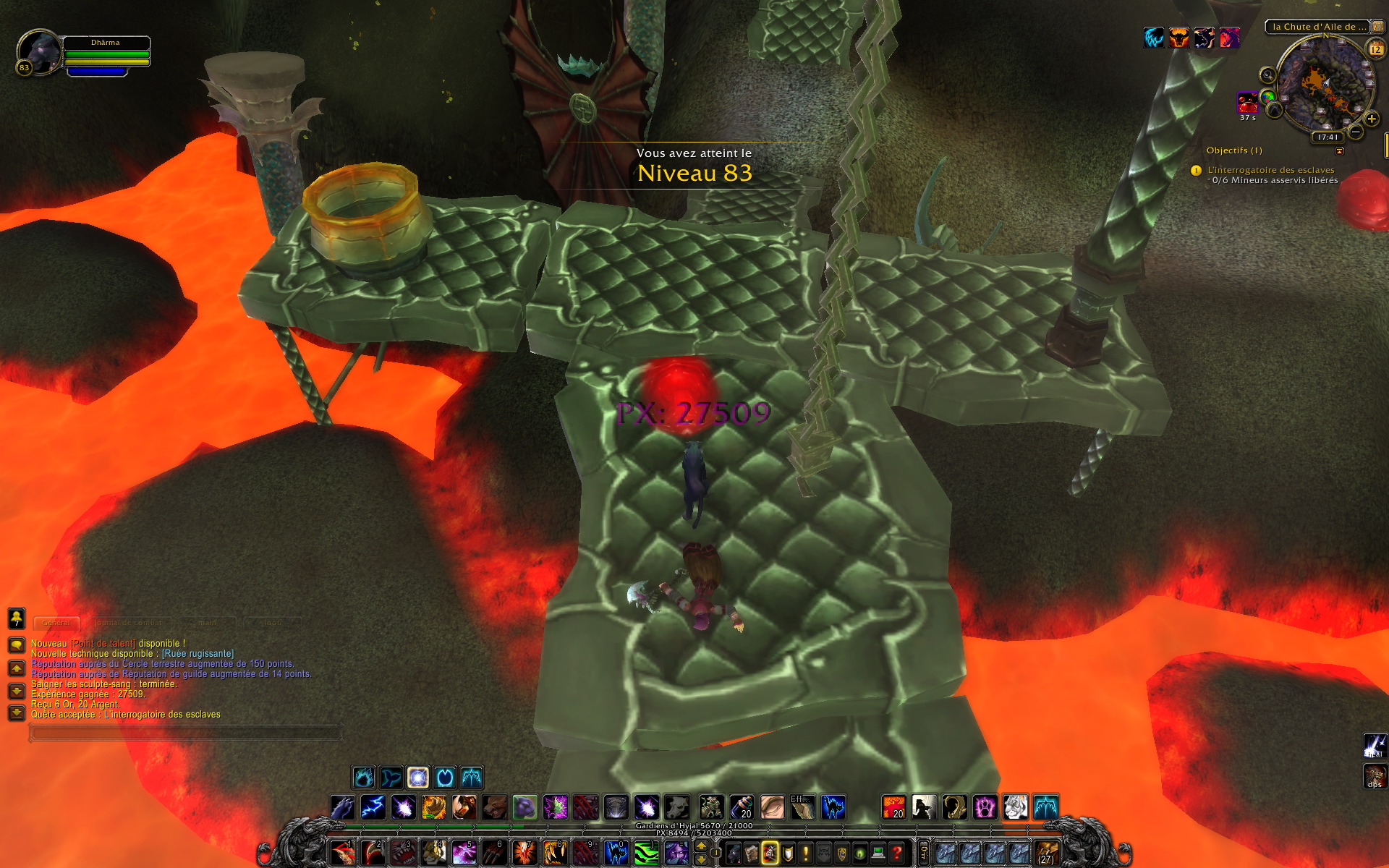
Task: Switch to the Général chat tab
Action: (56, 623)
